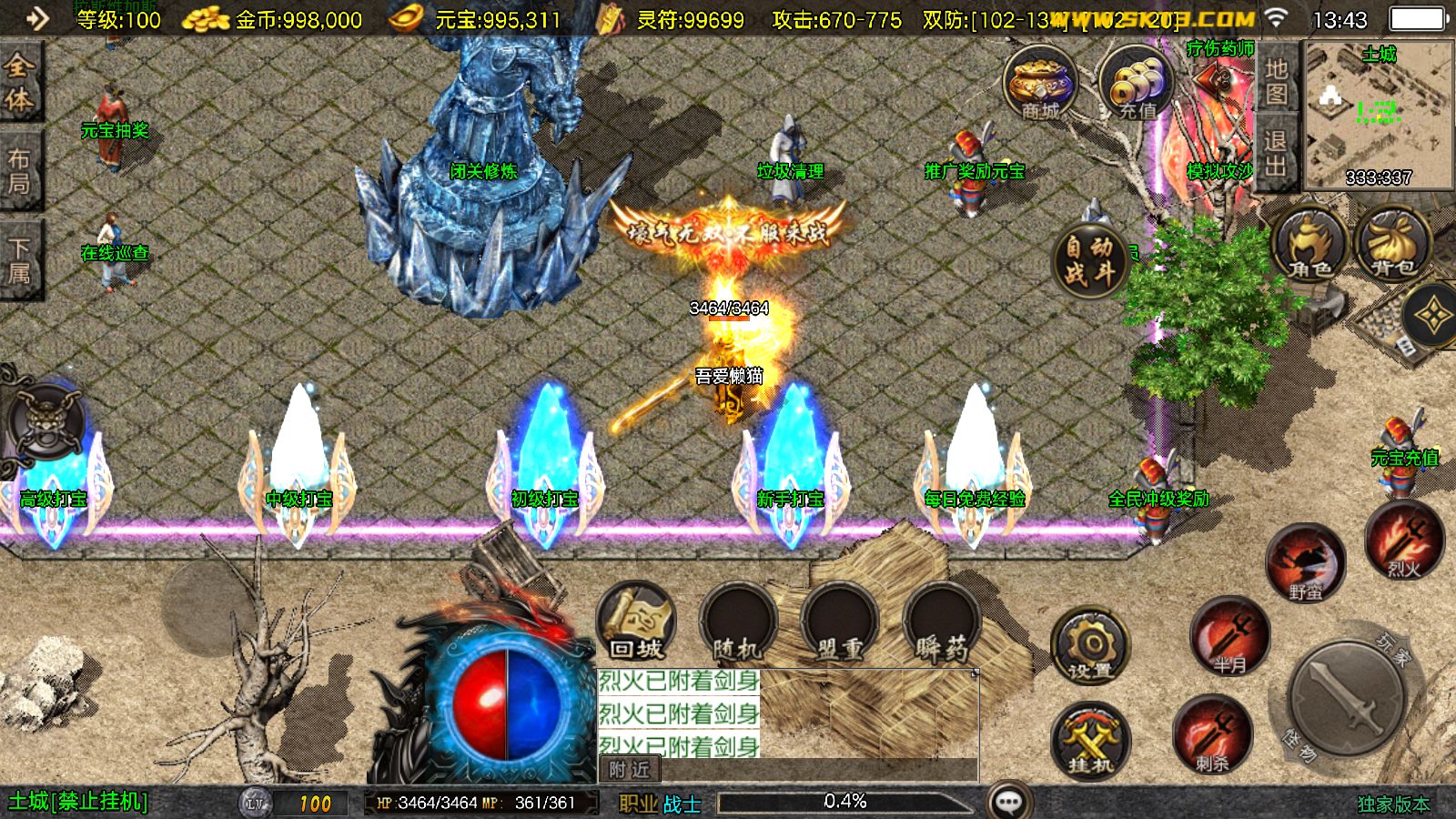Open the 充值 recharge menu
The height and width of the screenshot is (819, 1456).
coord(1136,84)
